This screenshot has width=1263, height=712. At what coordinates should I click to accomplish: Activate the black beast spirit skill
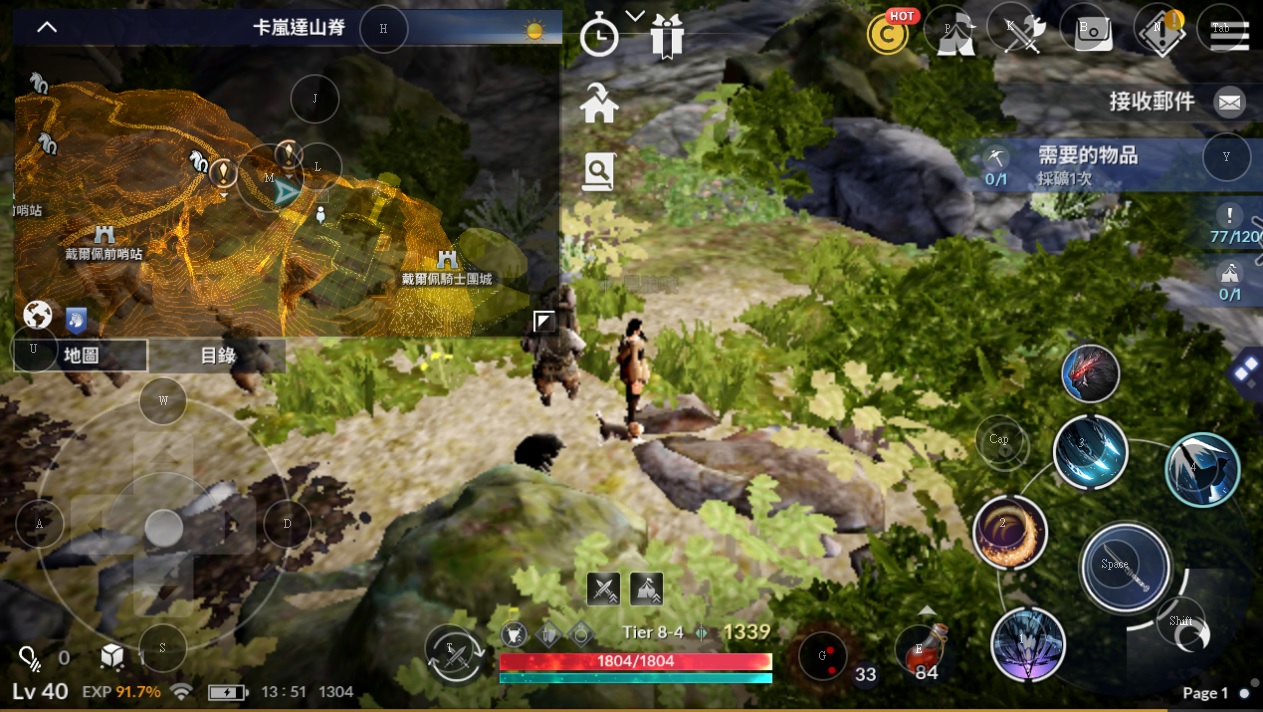pyautogui.click(x=1090, y=373)
